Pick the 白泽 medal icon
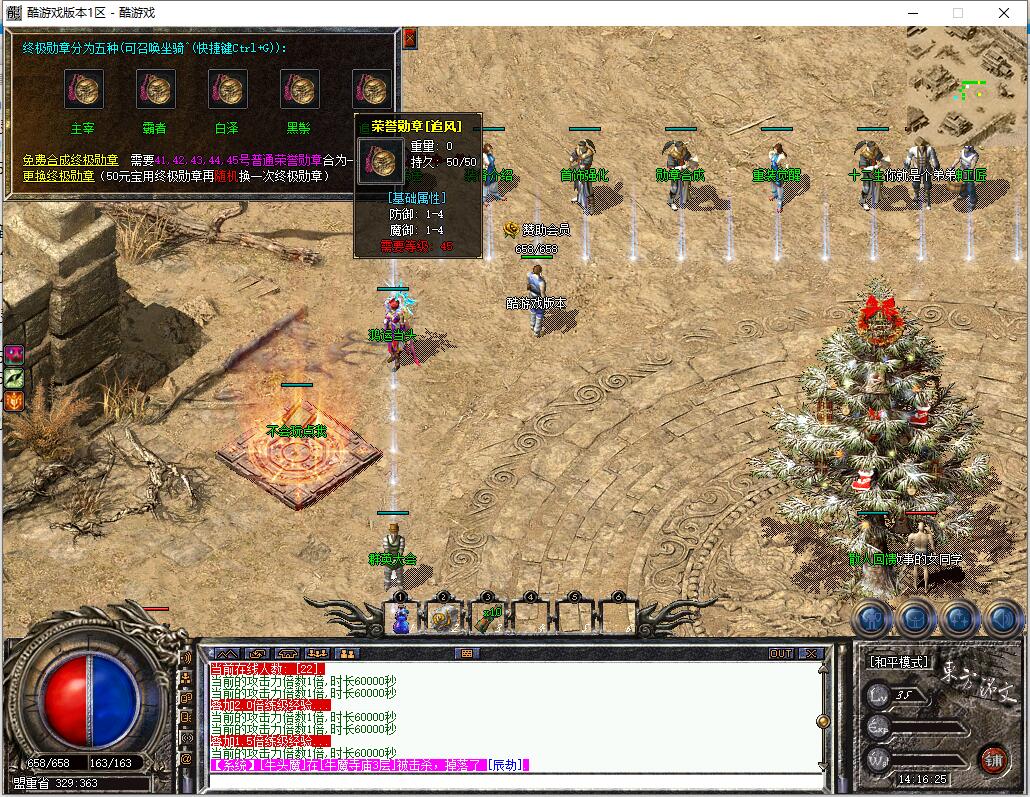Screen dimensions: 1030x797 (227, 89)
